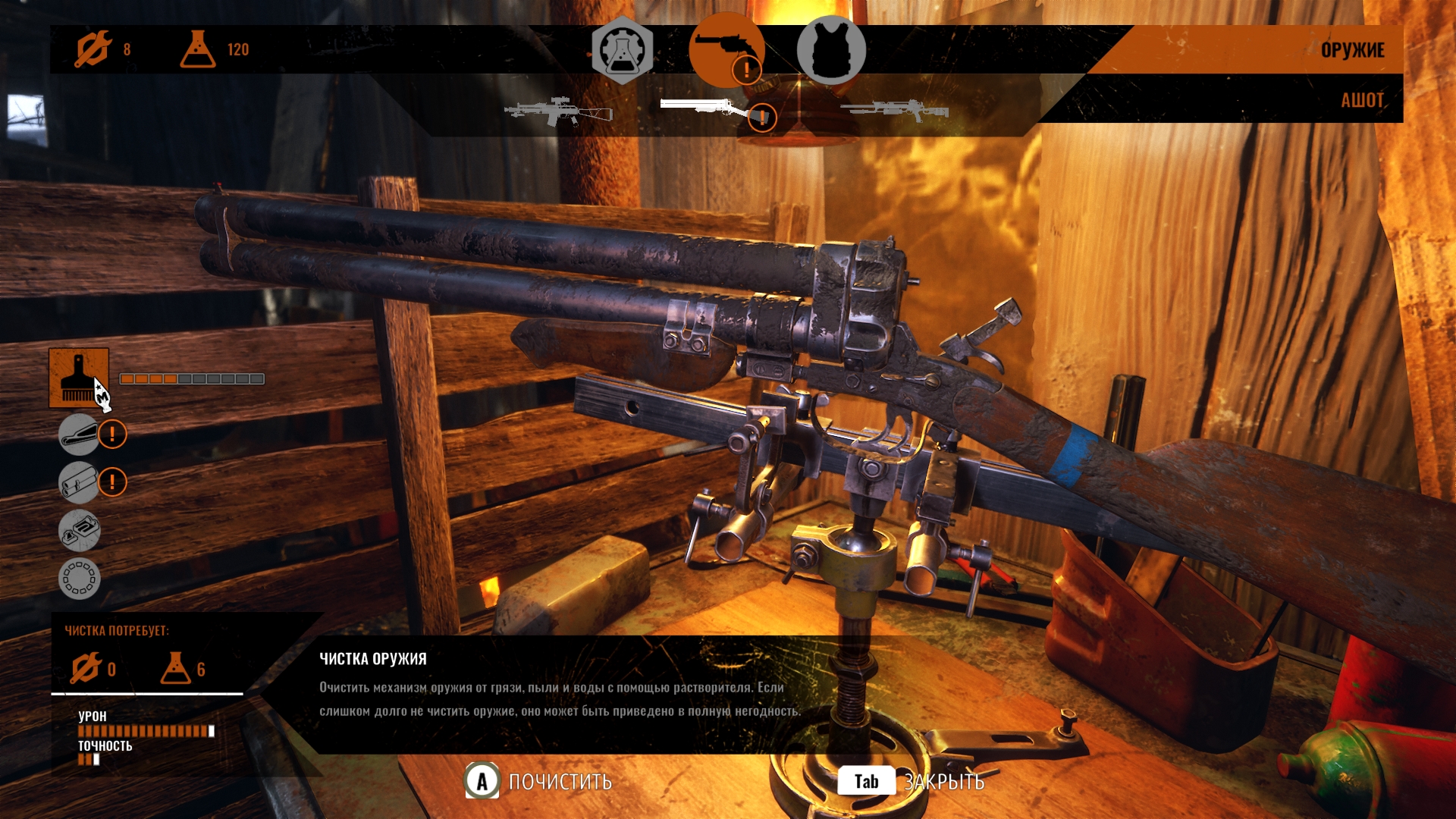
Task: Open the crafting tab with flask icon
Action: pyautogui.click(x=622, y=50)
